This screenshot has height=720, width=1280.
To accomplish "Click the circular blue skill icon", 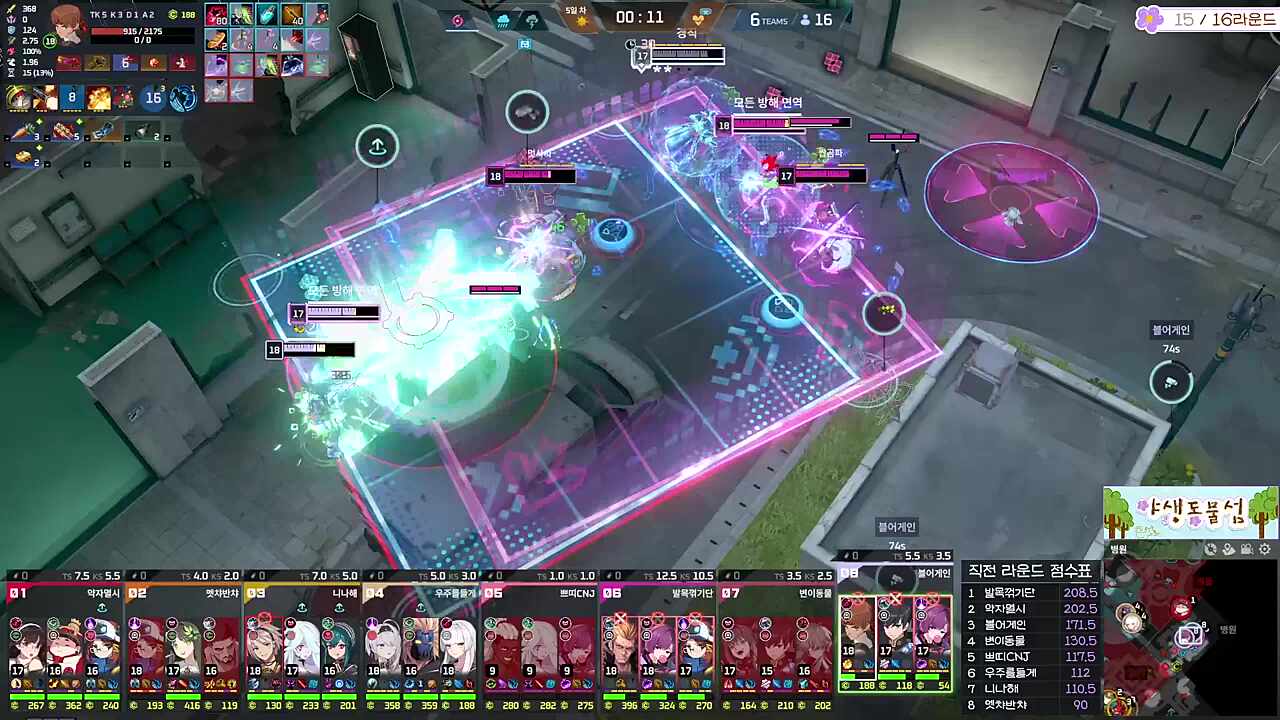I will click(183, 98).
